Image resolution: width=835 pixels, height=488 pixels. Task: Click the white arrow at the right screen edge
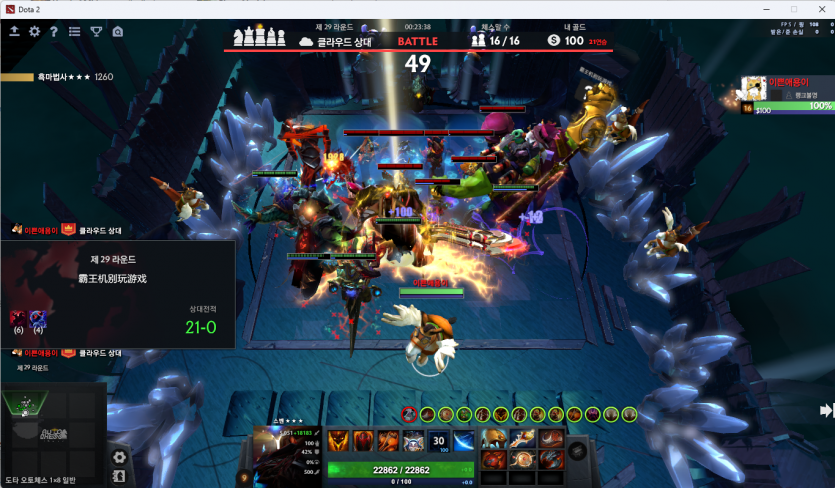click(826, 410)
